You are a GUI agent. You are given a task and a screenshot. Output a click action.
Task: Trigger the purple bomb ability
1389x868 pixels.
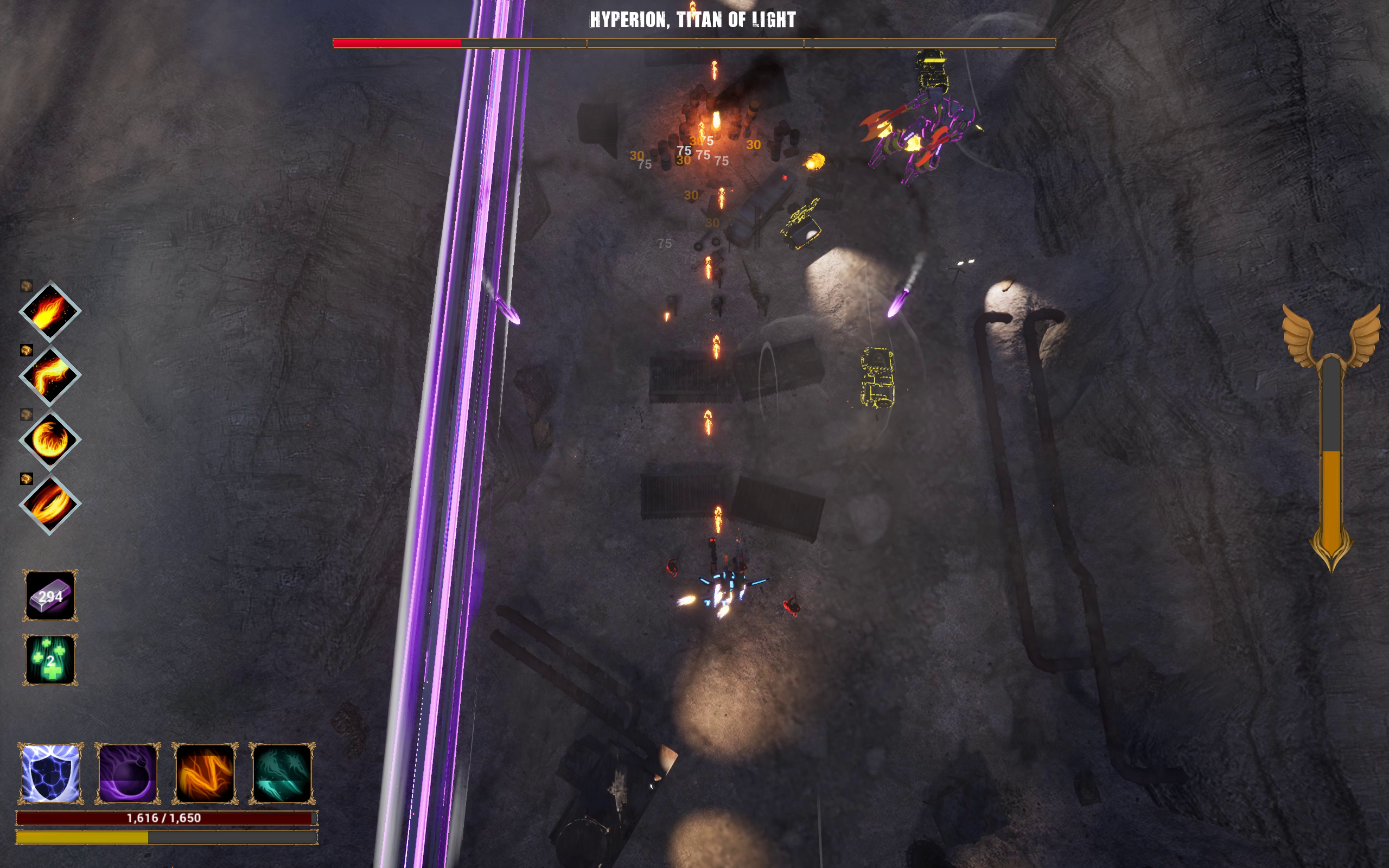click(x=128, y=773)
